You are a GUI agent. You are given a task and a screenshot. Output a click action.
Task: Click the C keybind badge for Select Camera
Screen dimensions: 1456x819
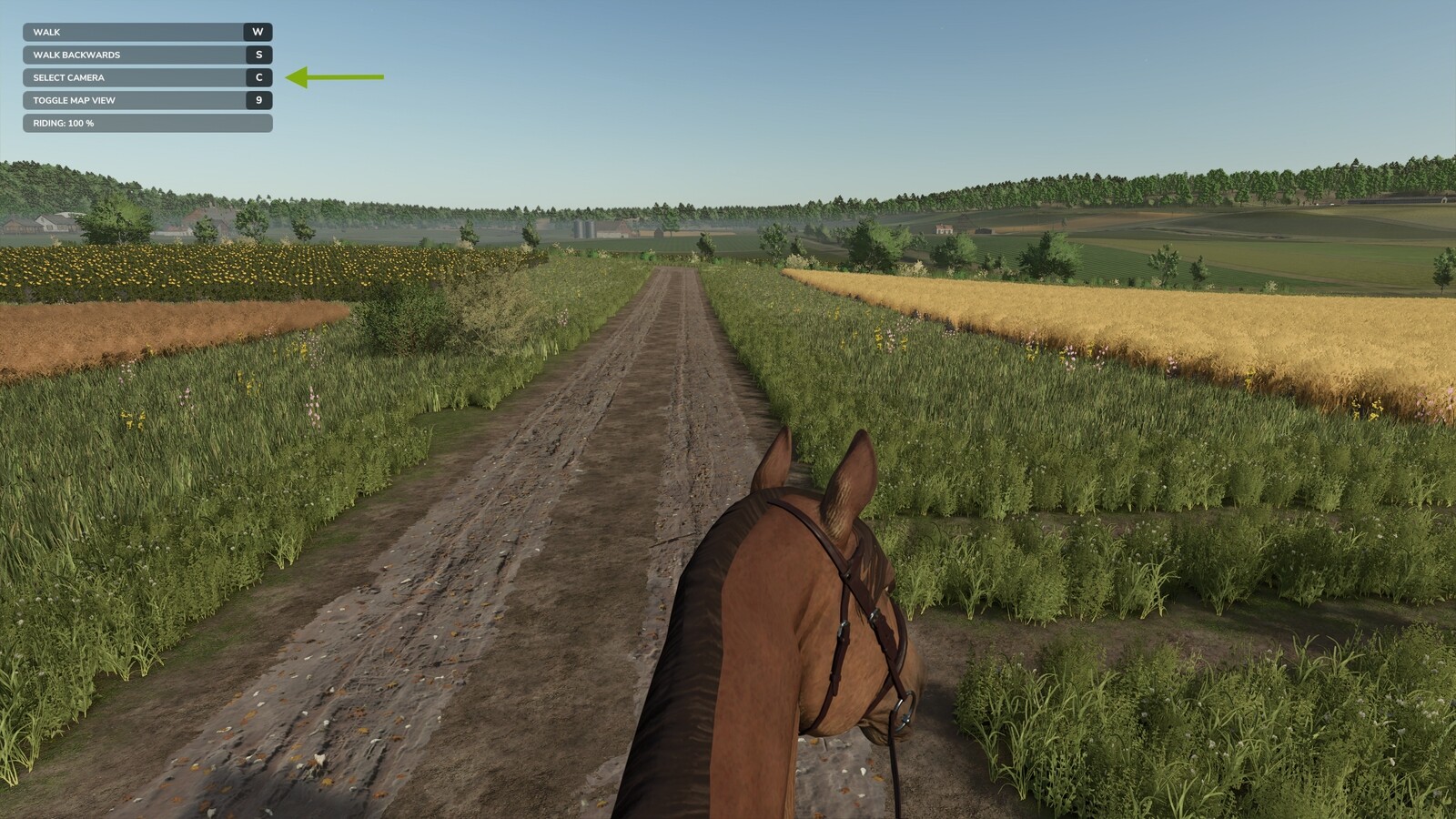coord(259,77)
